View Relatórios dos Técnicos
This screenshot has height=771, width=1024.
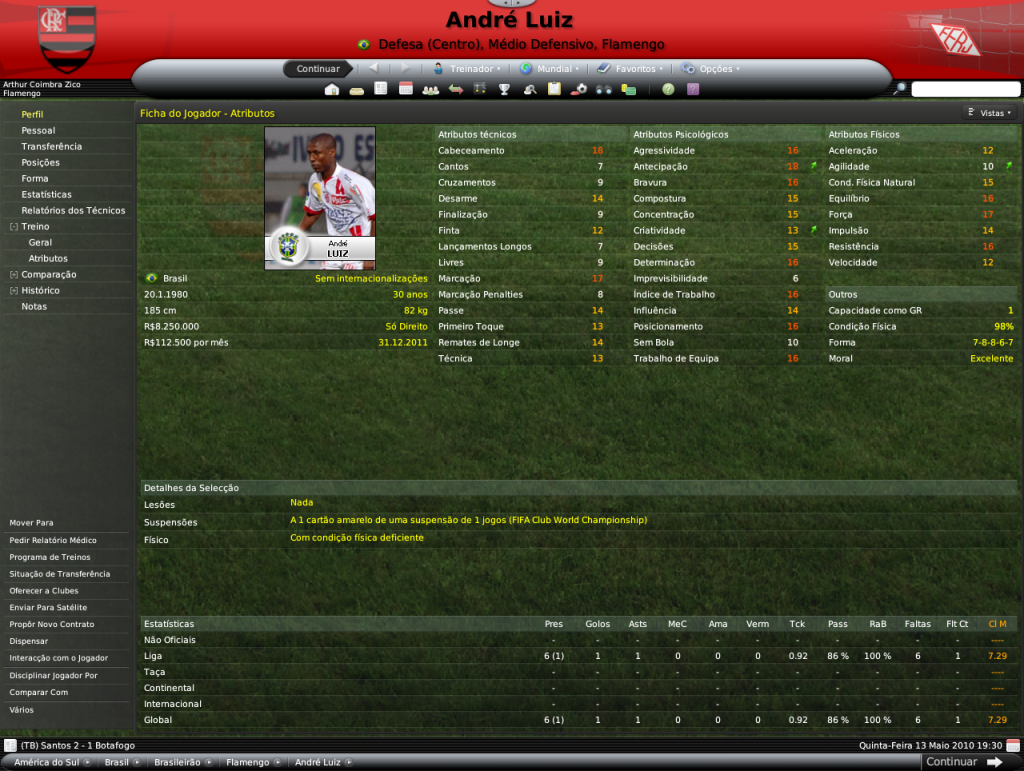click(x=73, y=210)
